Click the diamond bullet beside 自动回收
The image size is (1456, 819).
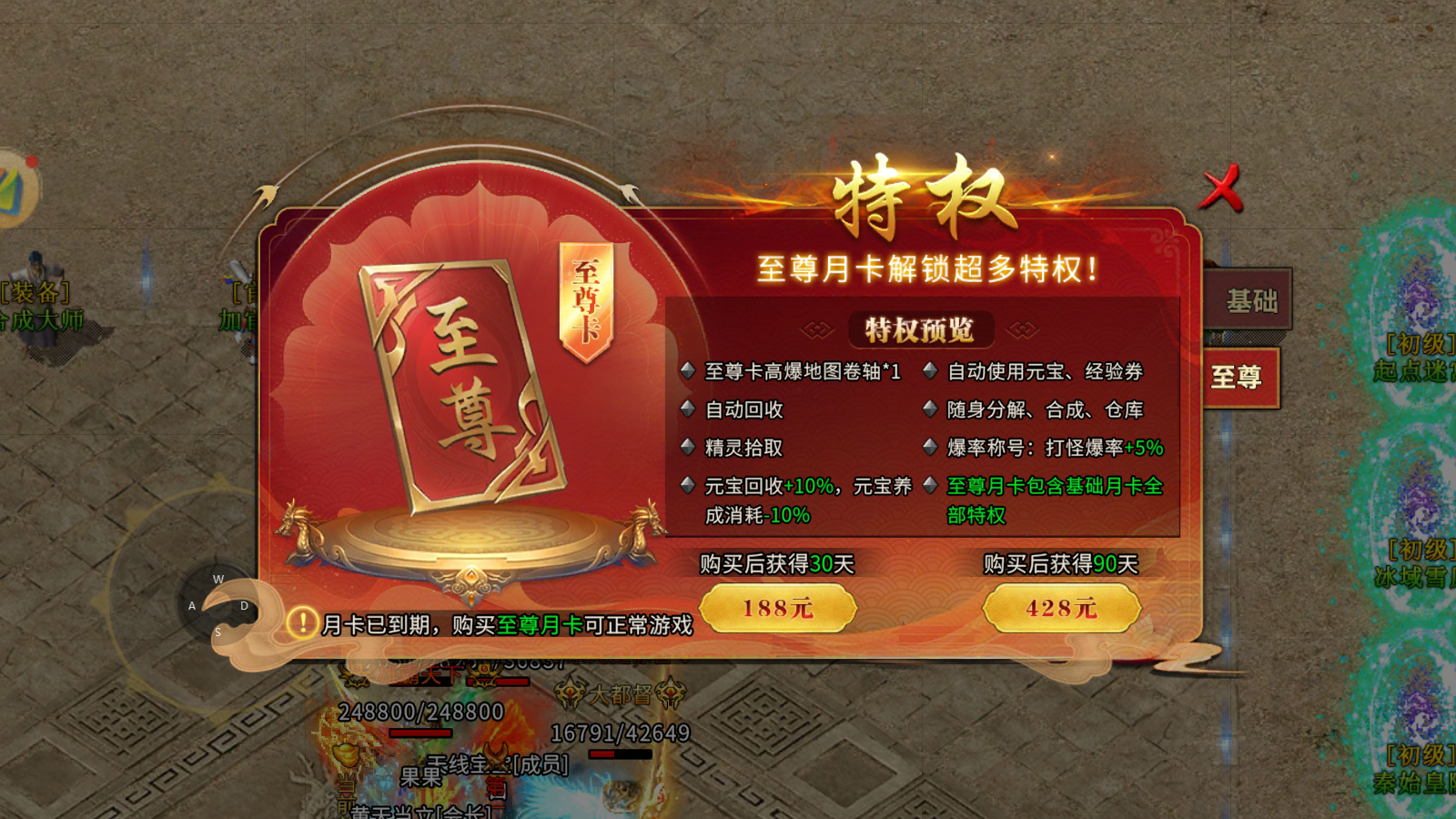688,409
